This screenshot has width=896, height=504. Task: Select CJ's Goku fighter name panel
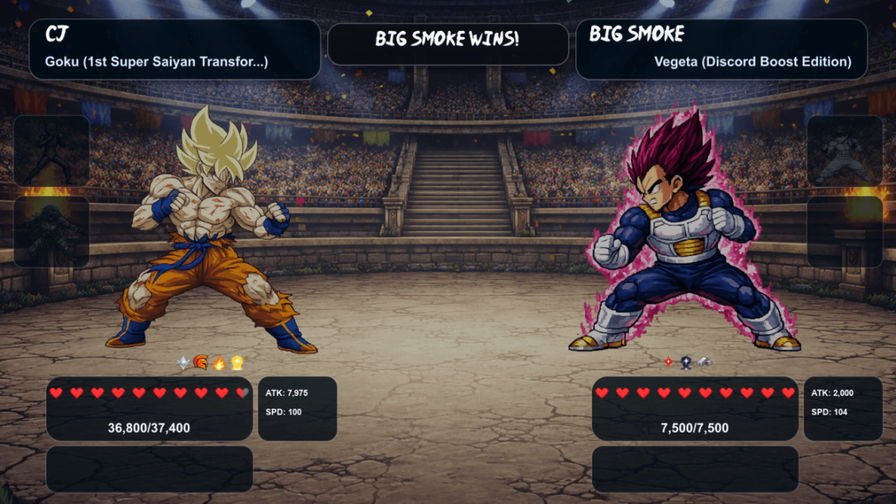click(x=175, y=49)
